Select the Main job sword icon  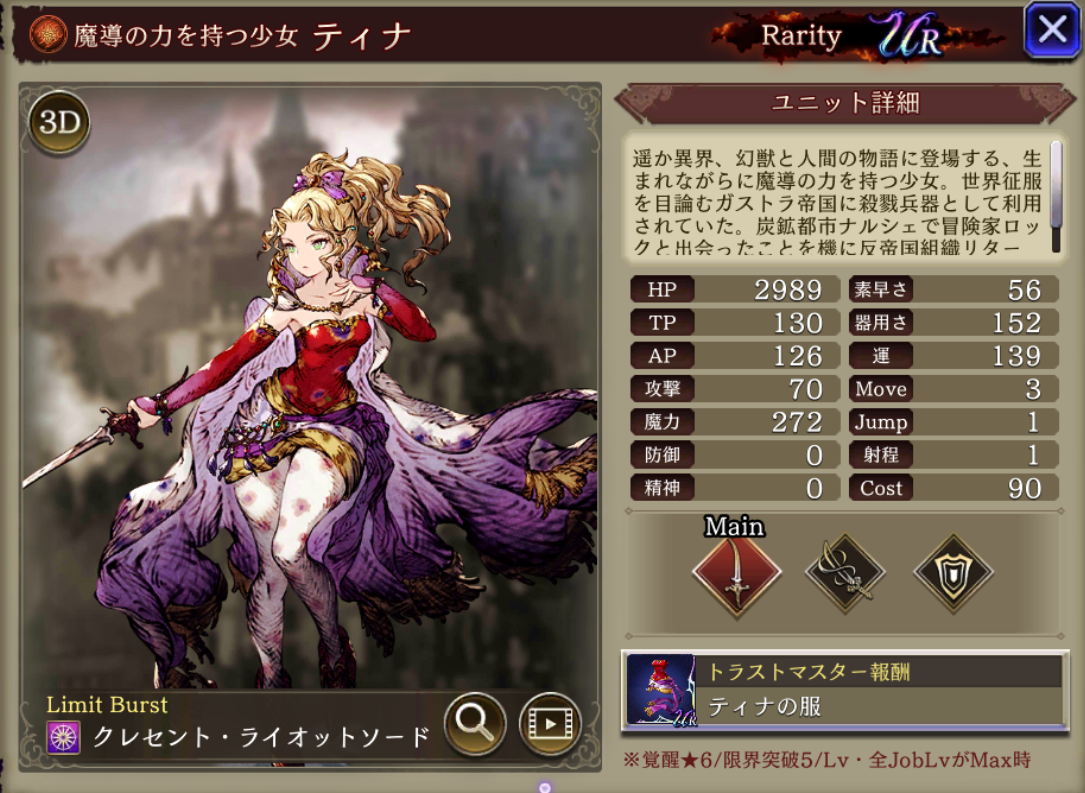click(737, 575)
